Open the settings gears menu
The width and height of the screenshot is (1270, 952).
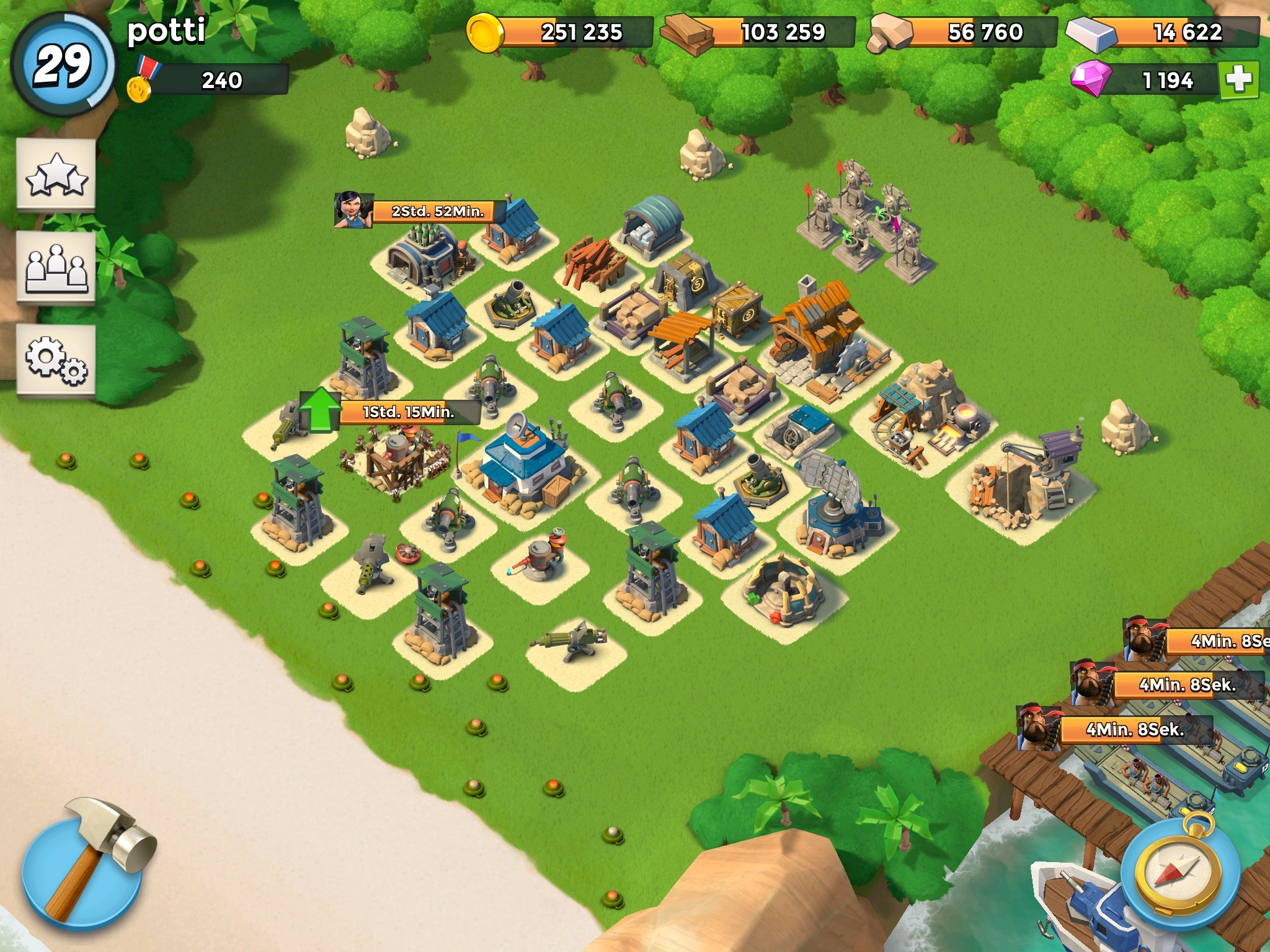pyautogui.click(x=56, y=360)
